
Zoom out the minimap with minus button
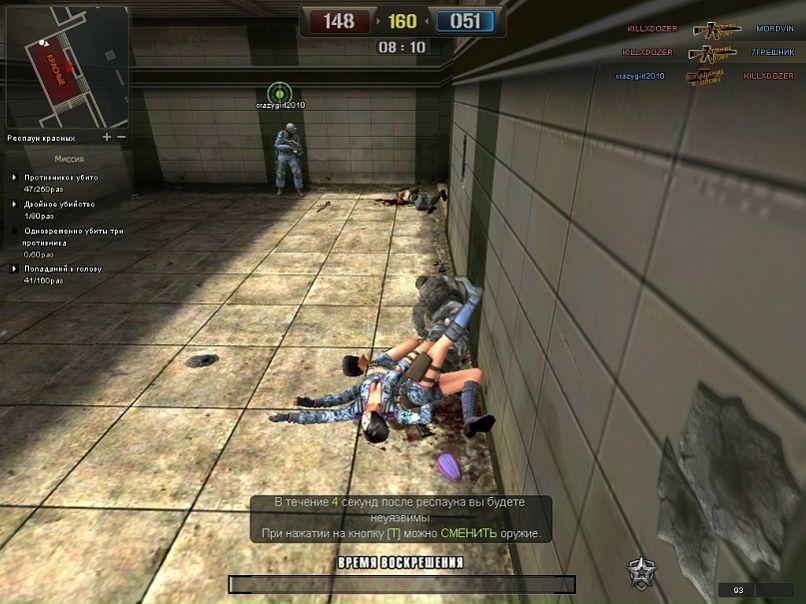coord(122,137)
